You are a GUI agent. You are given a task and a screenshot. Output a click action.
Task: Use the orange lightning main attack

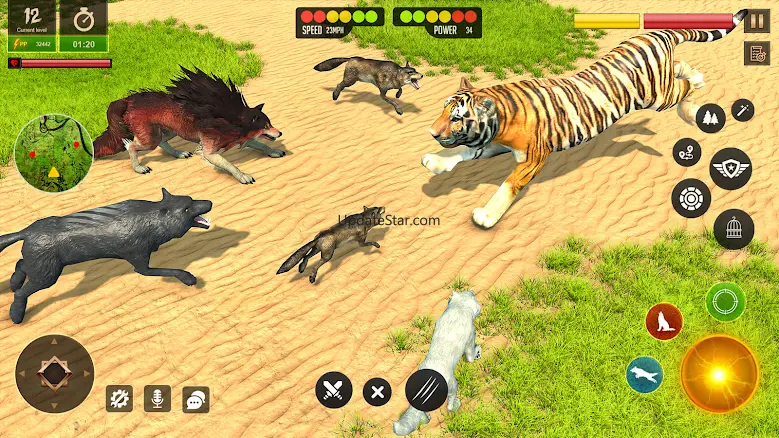pos(719,374)
